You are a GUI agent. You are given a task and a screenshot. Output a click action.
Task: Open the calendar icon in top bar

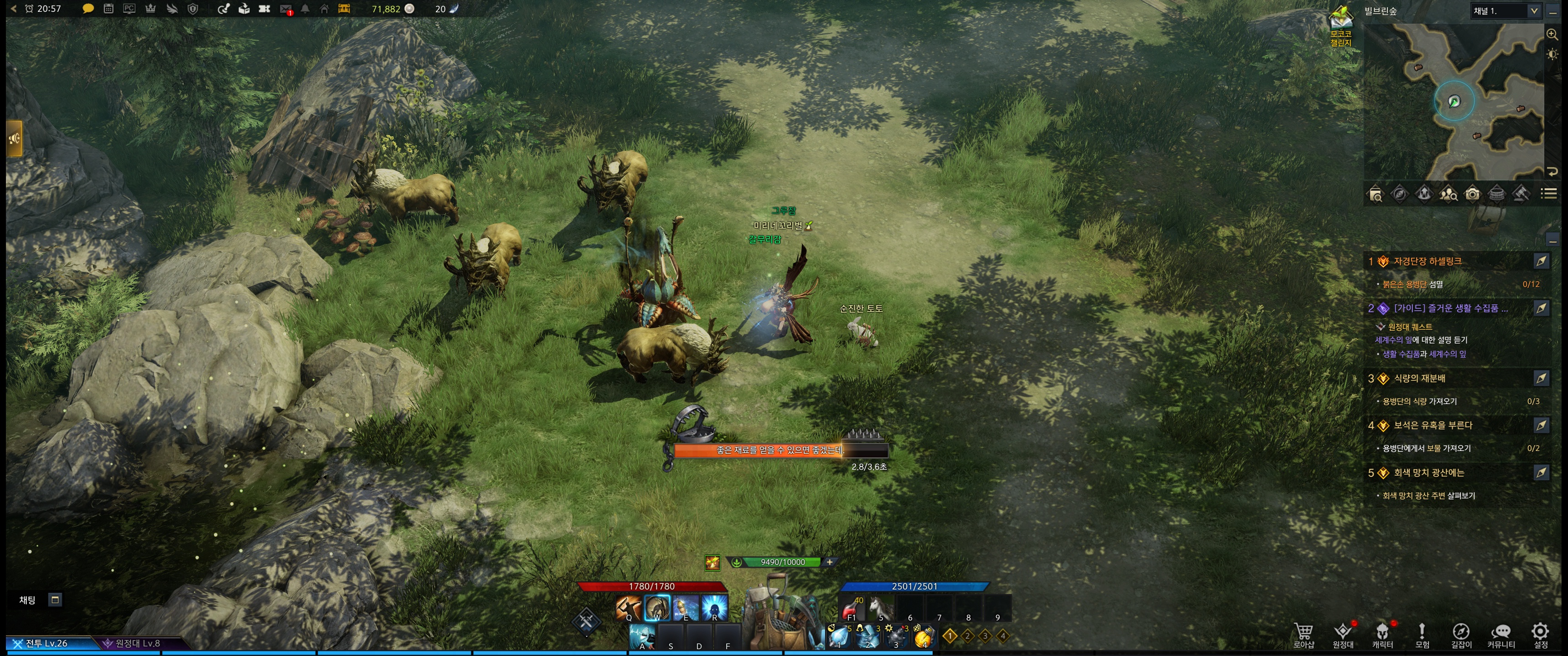click(x=108, y=9)
